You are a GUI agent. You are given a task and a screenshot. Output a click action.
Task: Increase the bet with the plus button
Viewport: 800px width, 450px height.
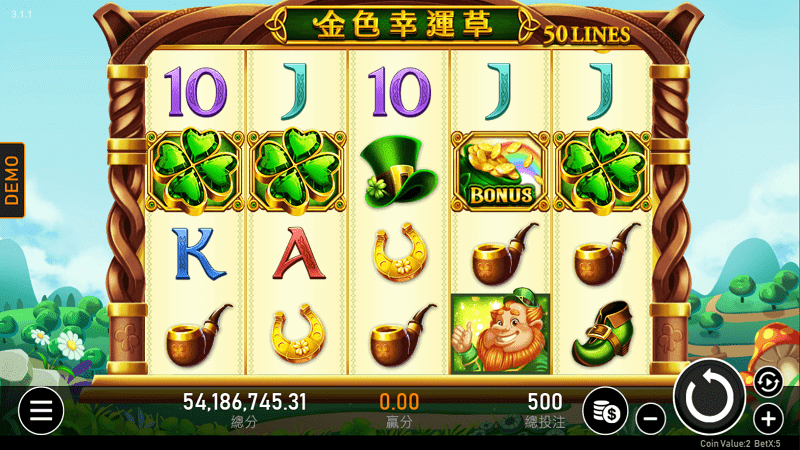click(x=768, y=417)
